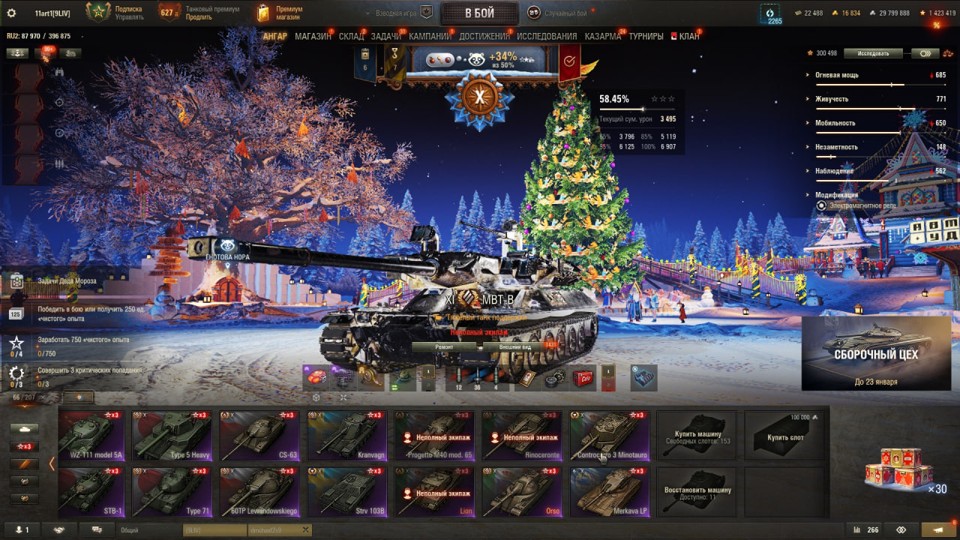Open the Сборочный цех banner
The height and width of the screenshot is (540, 960).
pos(876,354)
